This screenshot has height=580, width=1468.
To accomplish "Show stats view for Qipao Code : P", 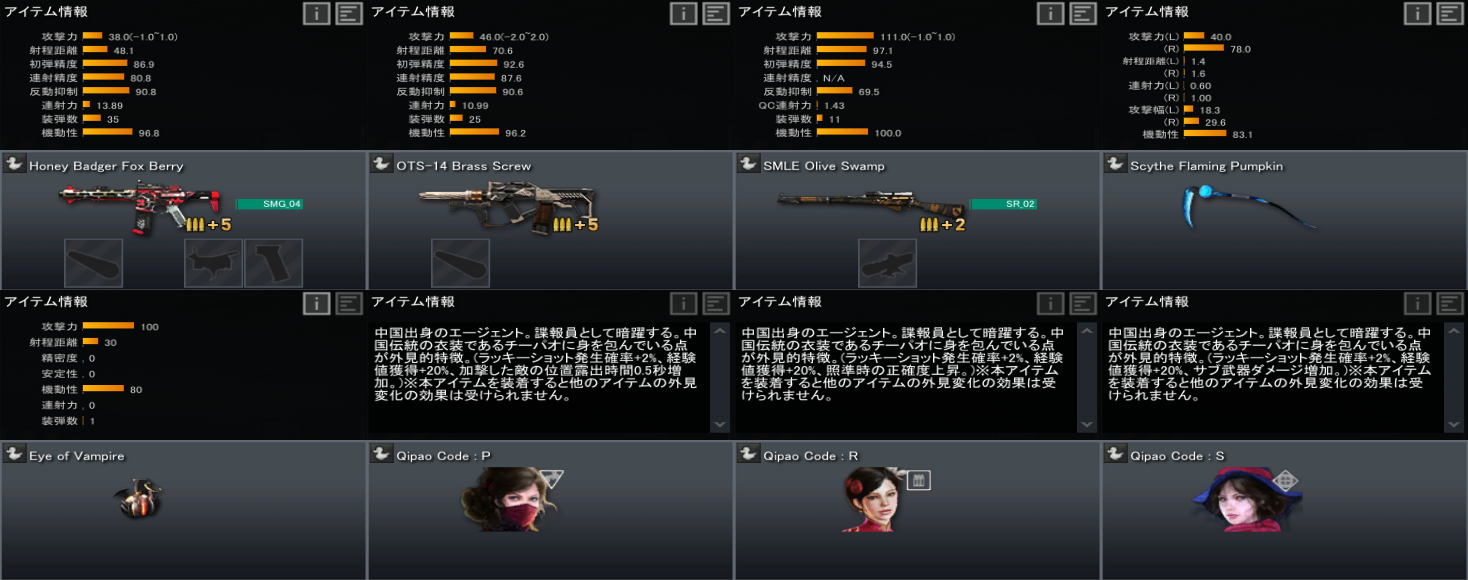I will [683, 303].
